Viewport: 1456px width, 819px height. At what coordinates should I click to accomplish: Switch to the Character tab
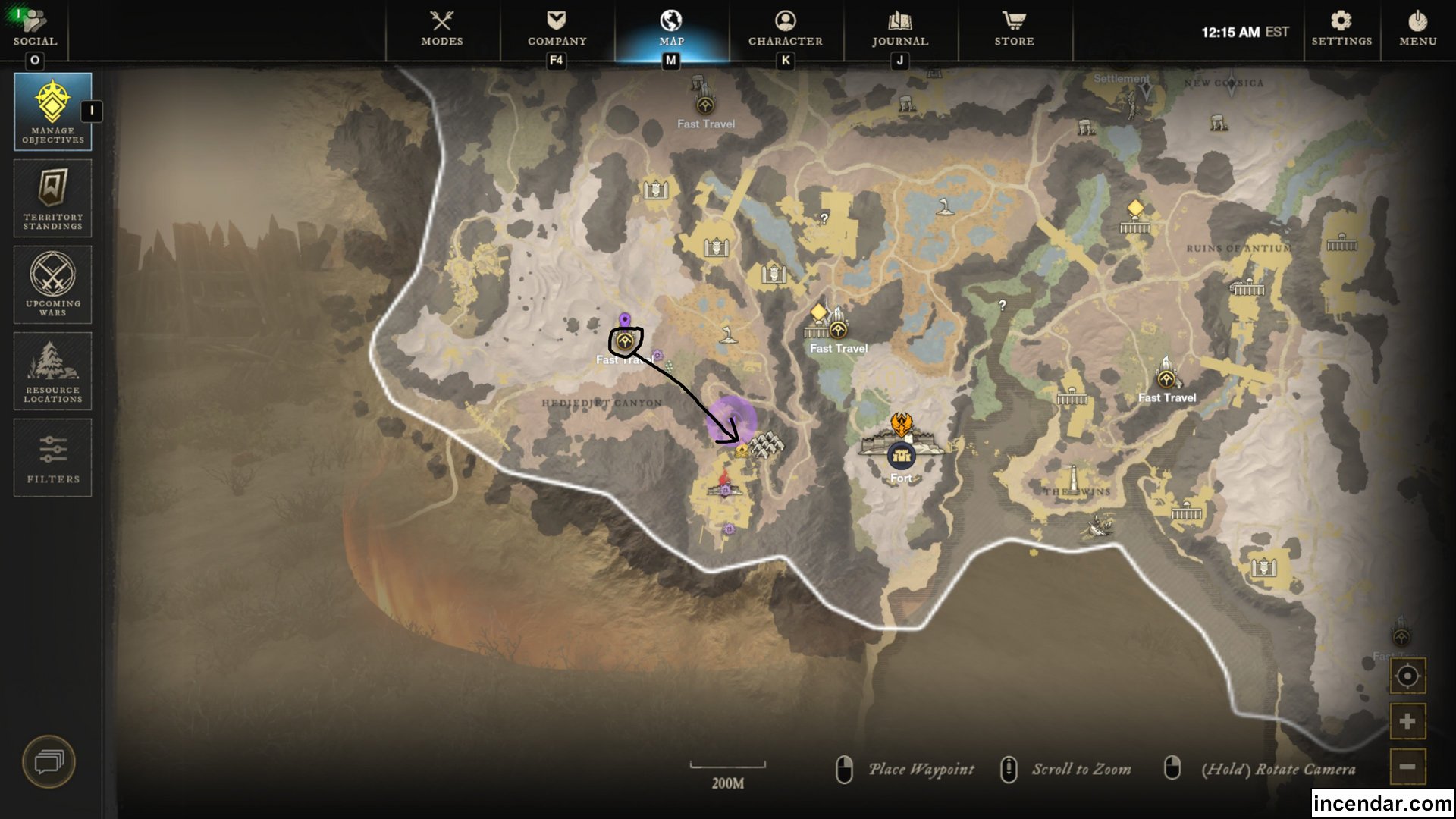tap(785, 29)
